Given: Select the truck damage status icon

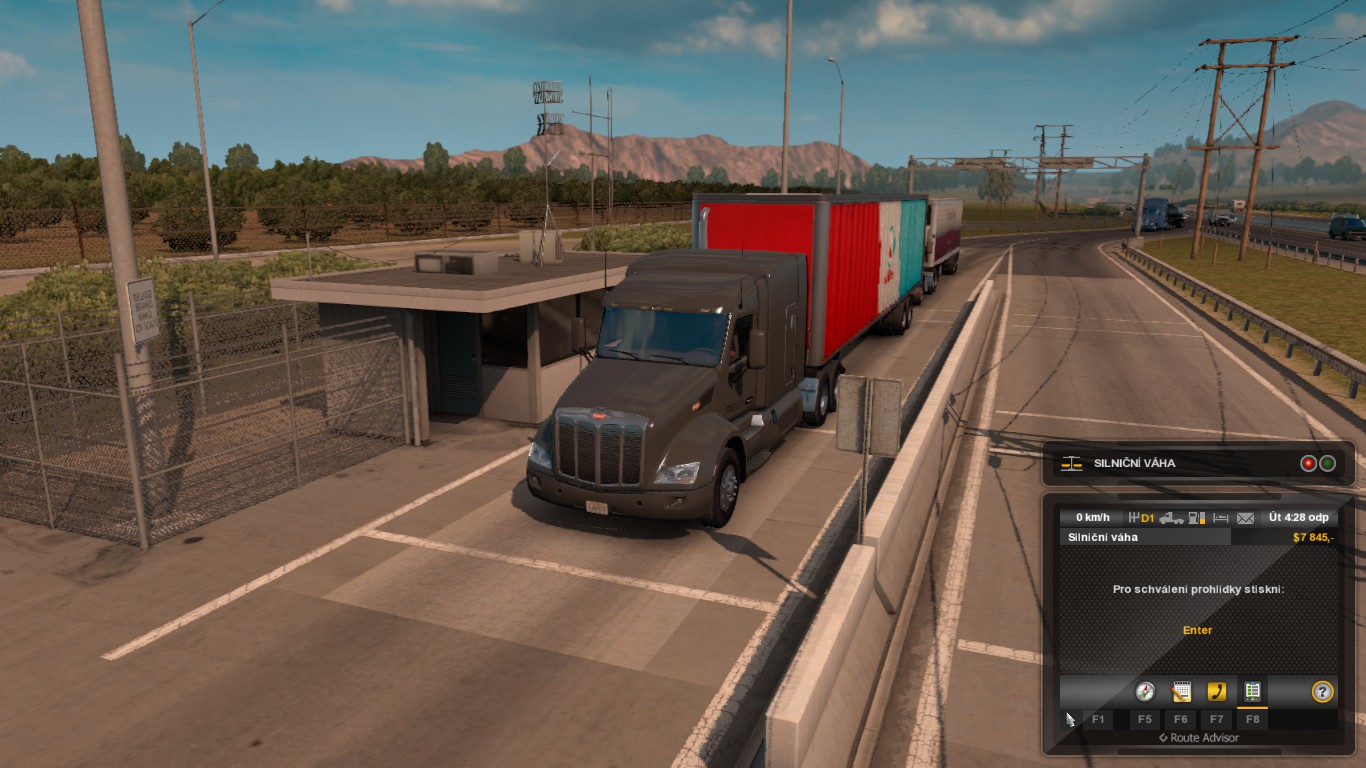Looking at the screenshot, I should pos(1172,518).
